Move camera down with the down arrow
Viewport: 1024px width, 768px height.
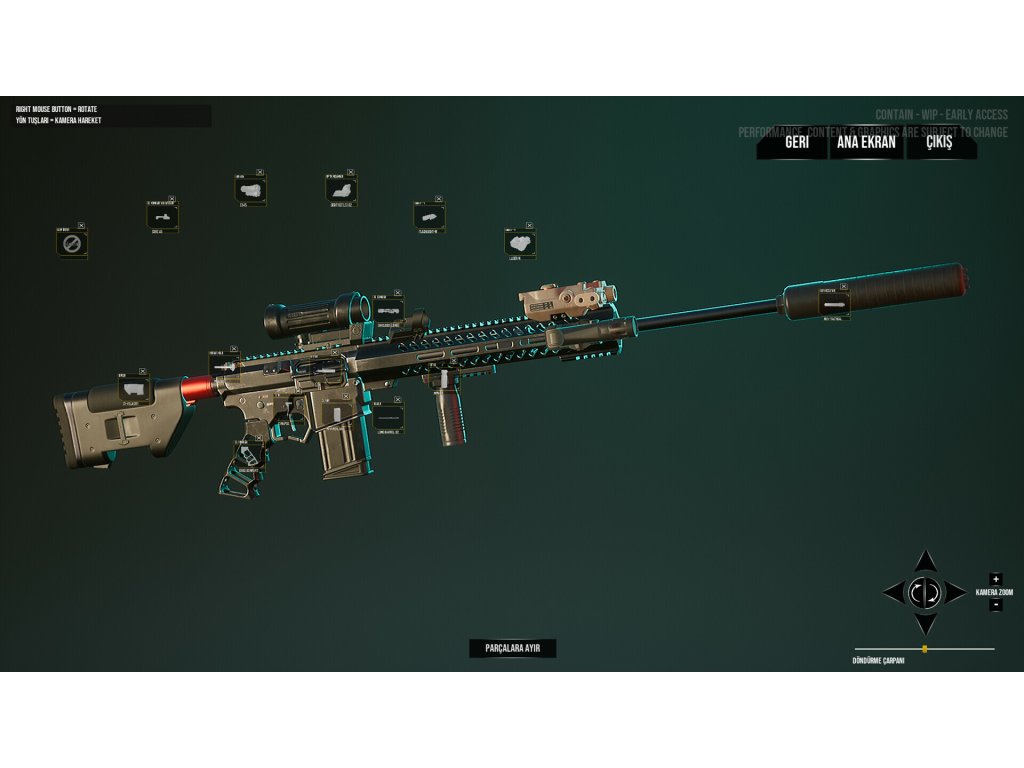click(926, 624)
